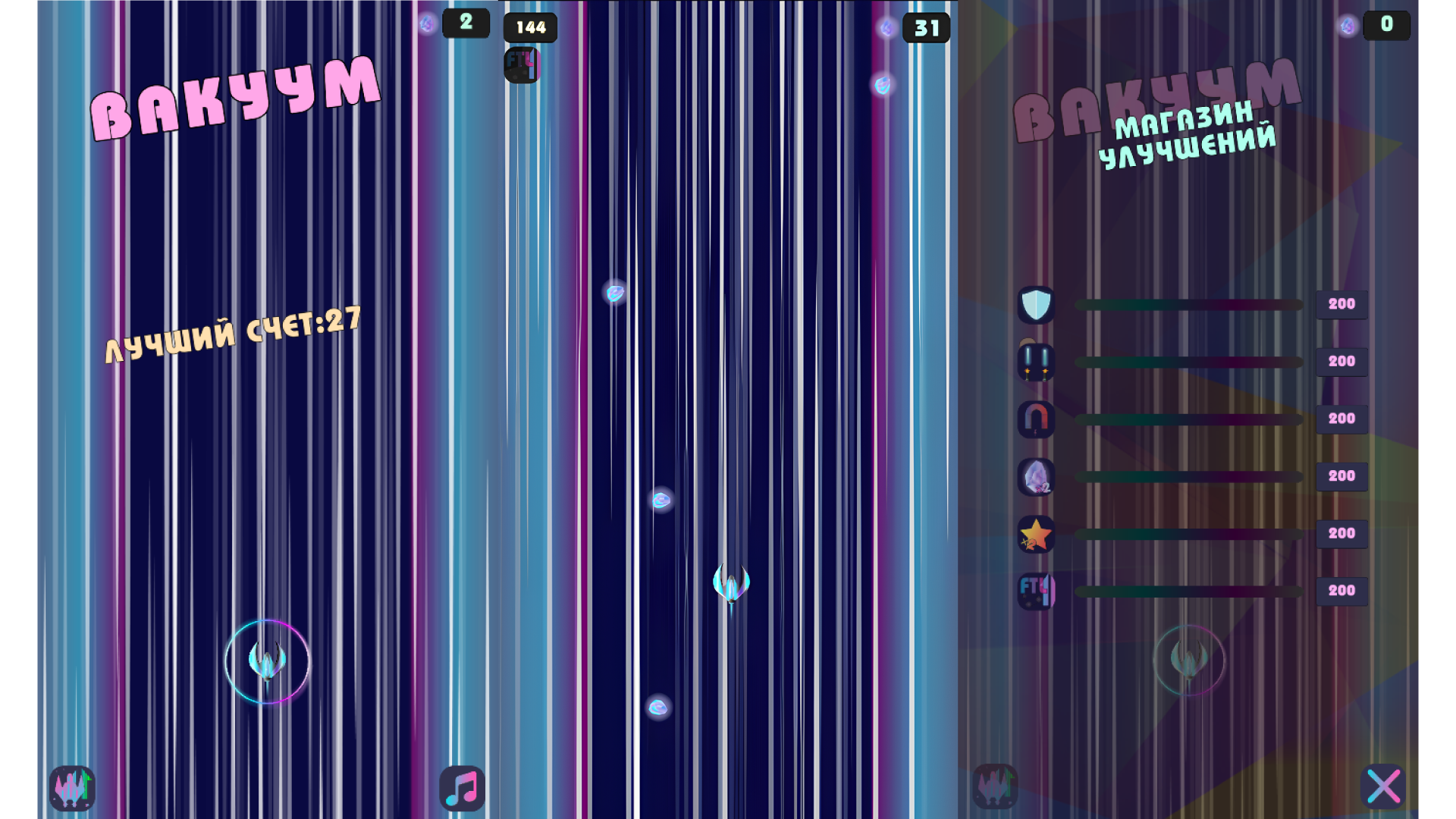Click the score counter showing 144
Image resolution: width=1456 pixels, height=819 pixels.
(530, 28)
